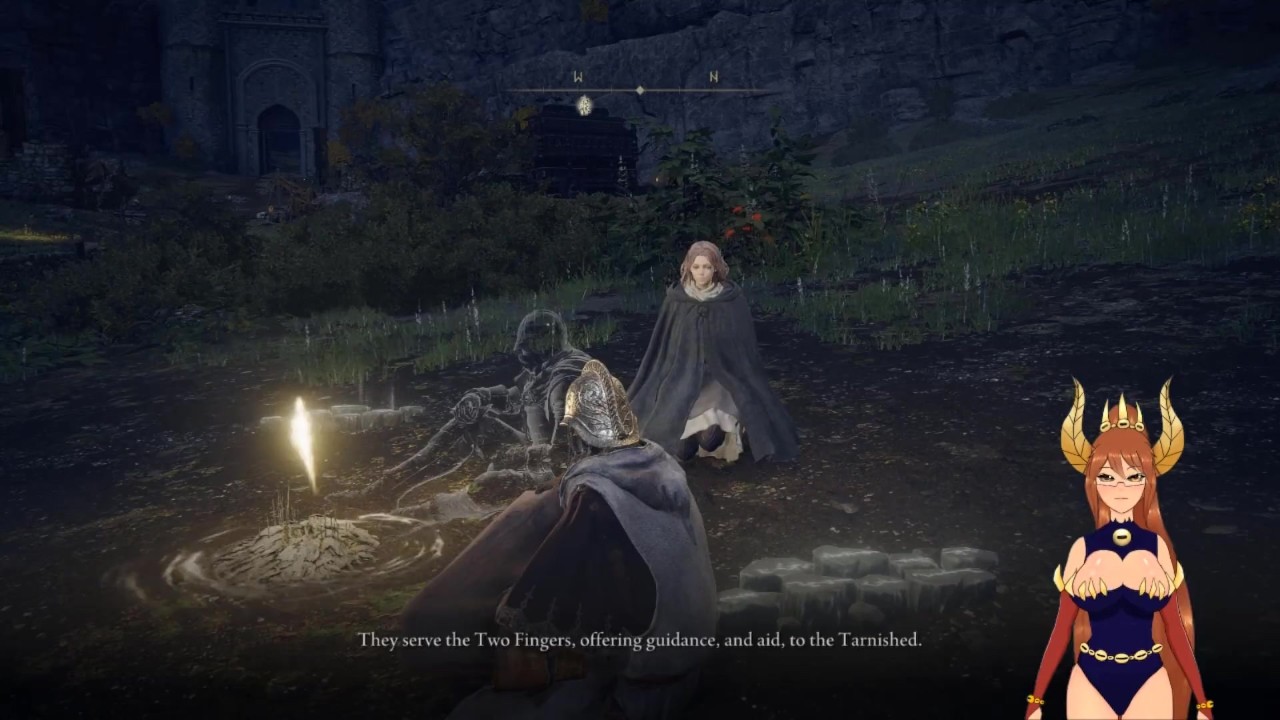This screenshot has height=720, width=1280.
Task: Select the compass bar's center diamond
Action: click(641, 91)
